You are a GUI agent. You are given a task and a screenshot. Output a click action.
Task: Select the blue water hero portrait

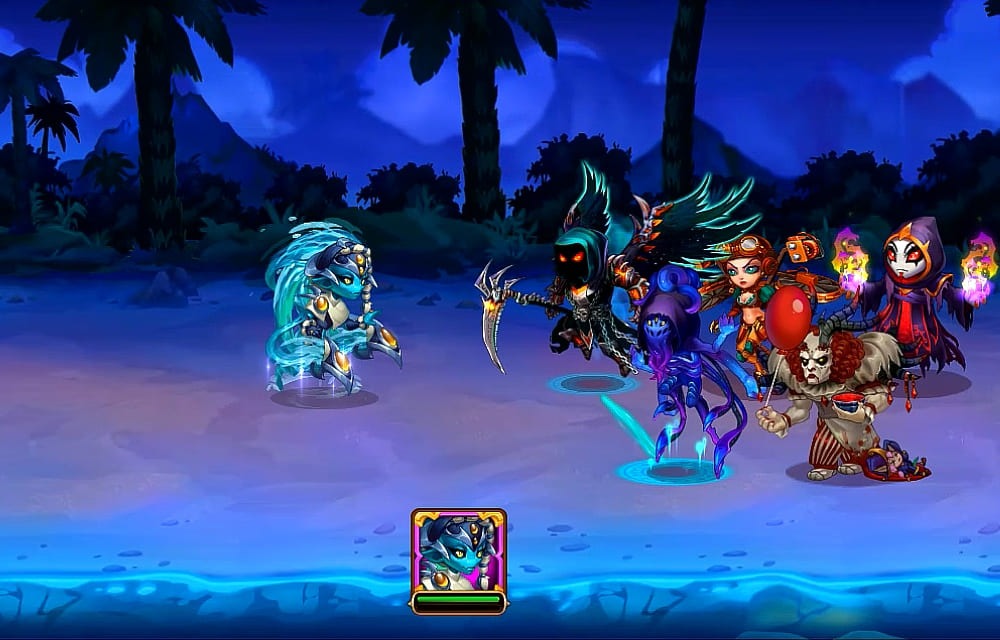458,551
